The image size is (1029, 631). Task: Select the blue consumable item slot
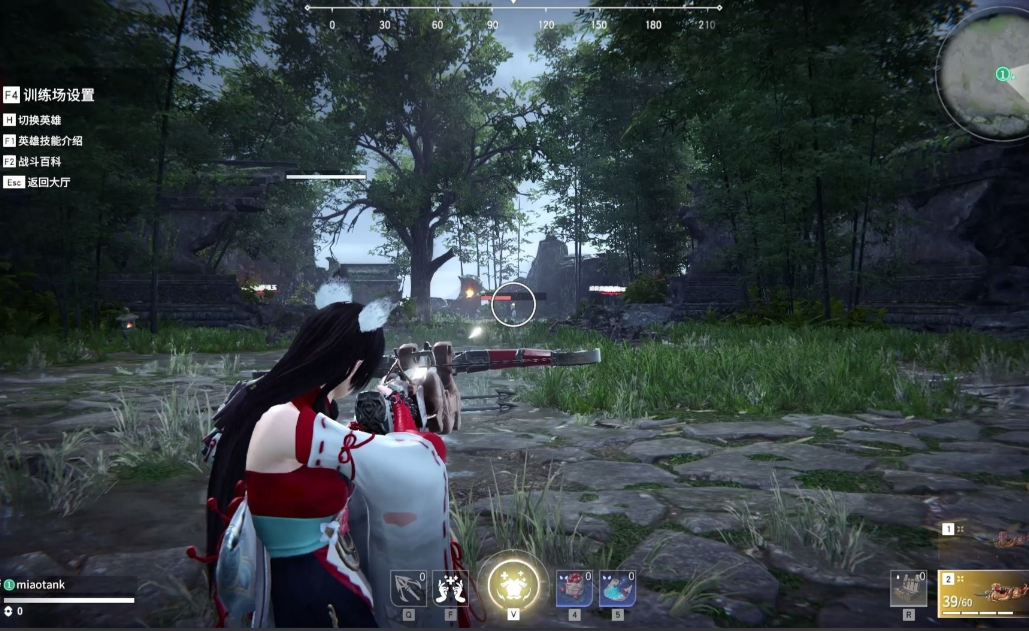pyautogui.click(x=617, y=588)
